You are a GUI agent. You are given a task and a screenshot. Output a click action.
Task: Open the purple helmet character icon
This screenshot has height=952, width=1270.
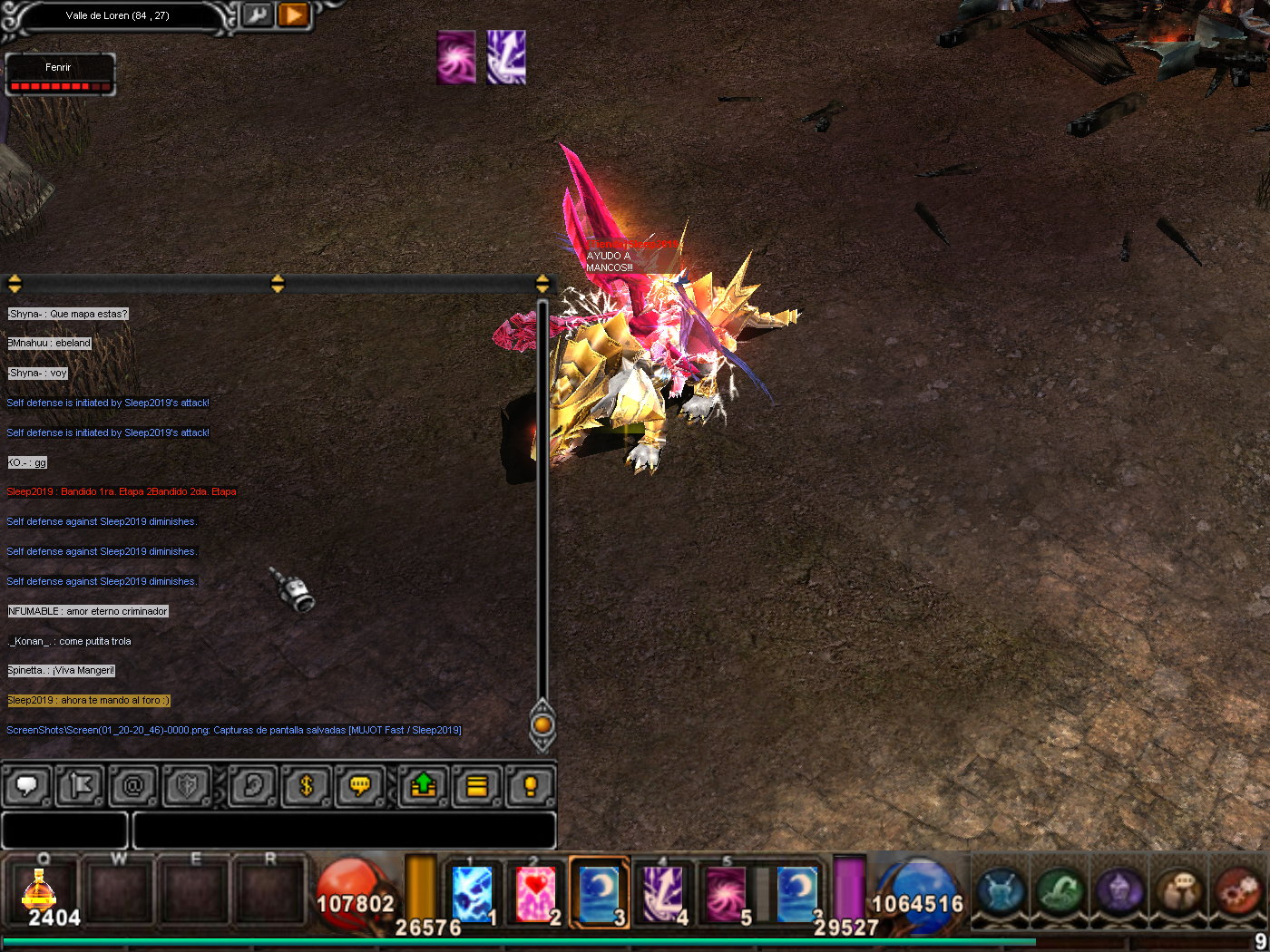(x=1119, y=890)
